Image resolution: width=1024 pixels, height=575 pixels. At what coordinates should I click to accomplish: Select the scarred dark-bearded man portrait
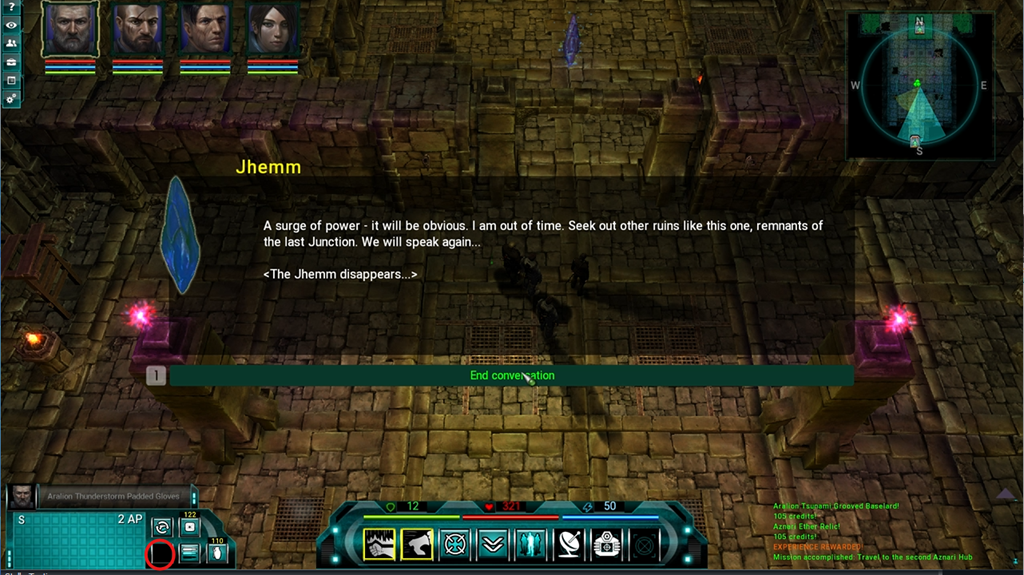click(x=137, y=29)
